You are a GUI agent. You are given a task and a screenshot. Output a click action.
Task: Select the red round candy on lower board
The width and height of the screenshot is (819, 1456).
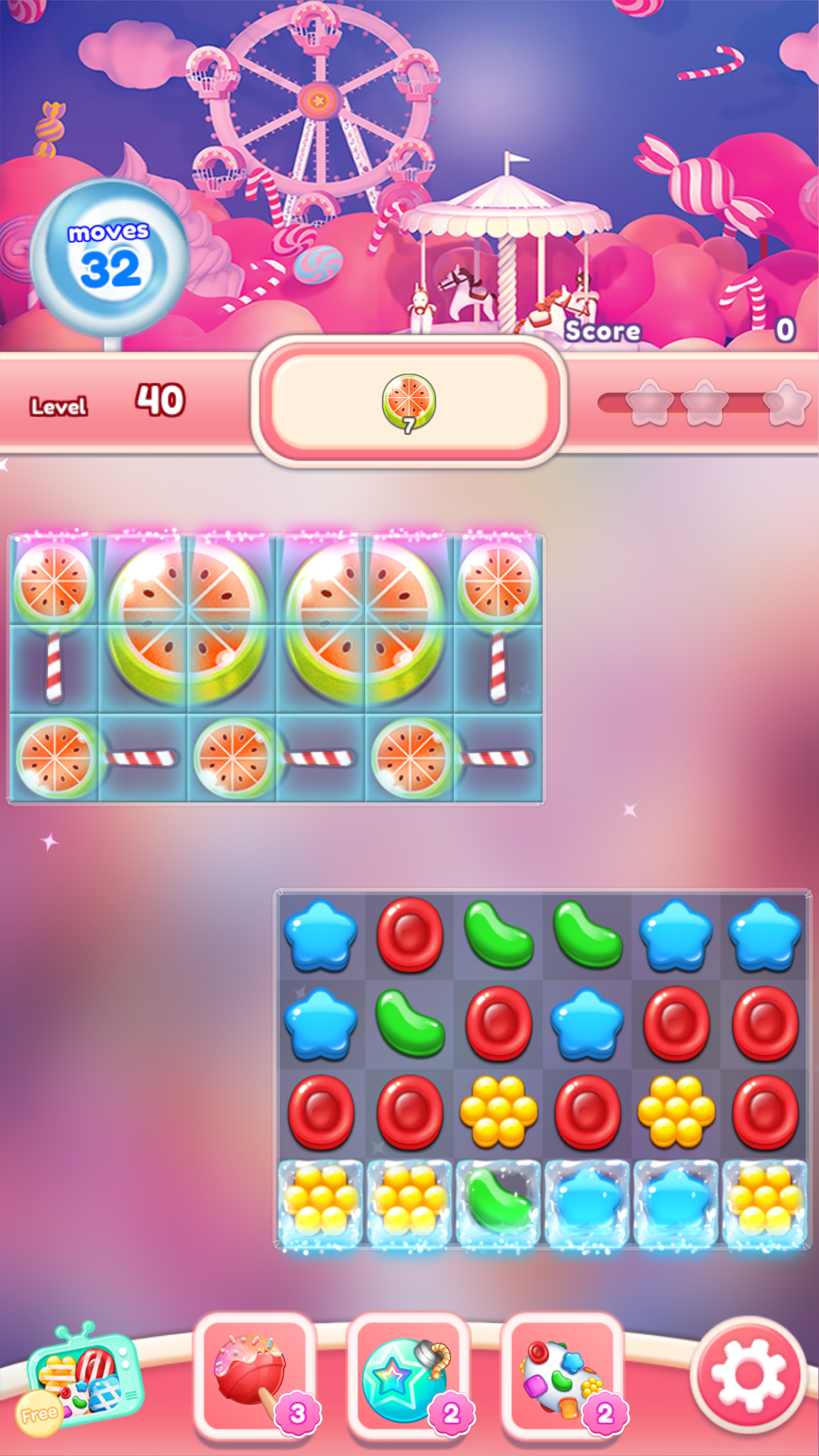[321, 1109]
